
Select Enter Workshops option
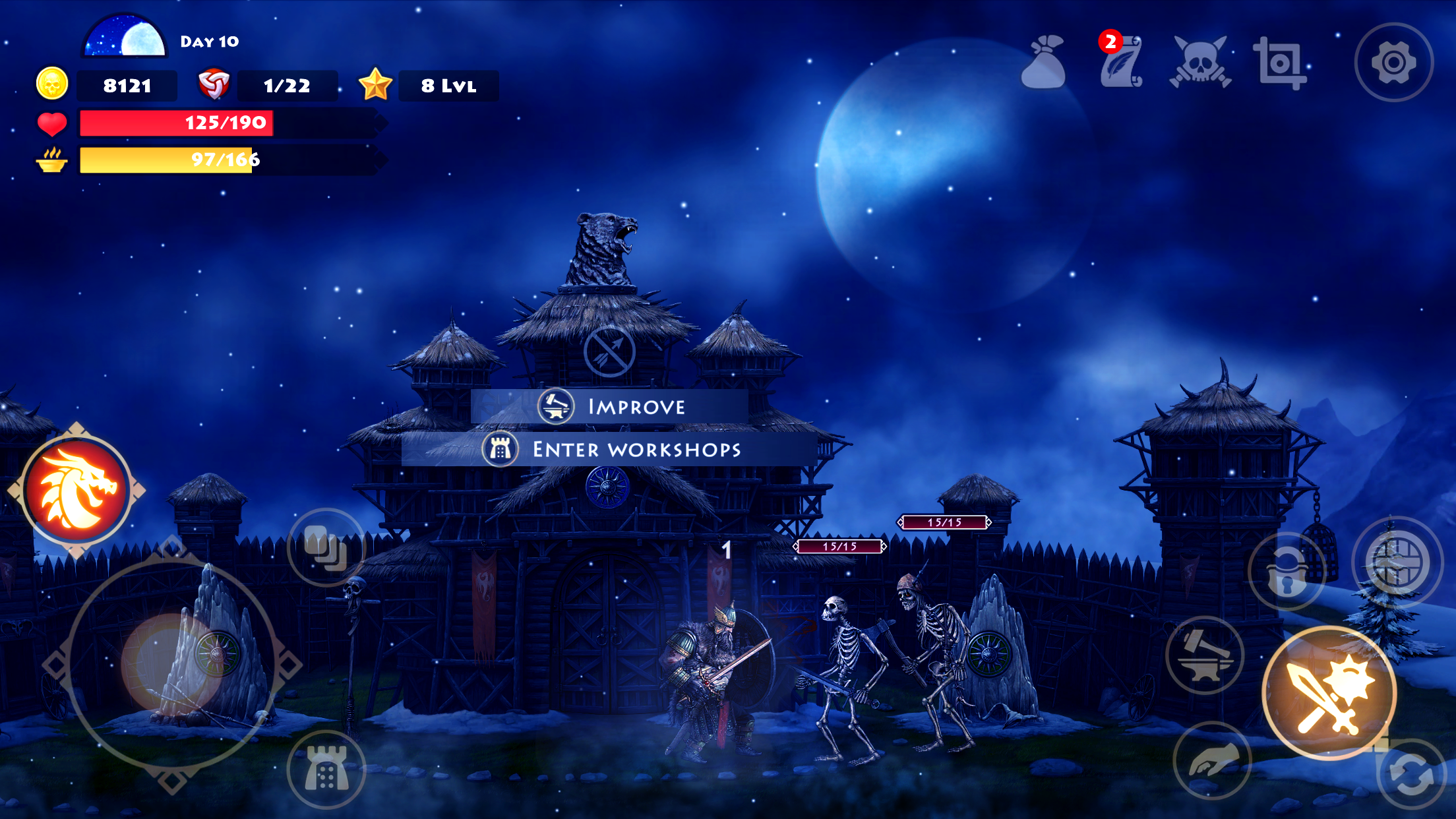pos(610,449)
